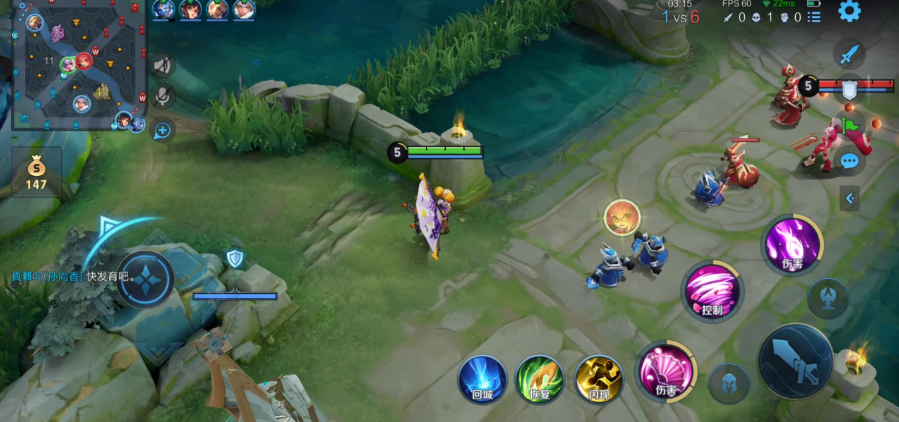Open the gold shop showing 147
The width and height of the screenshot is (899, 422).
[37, 174]
